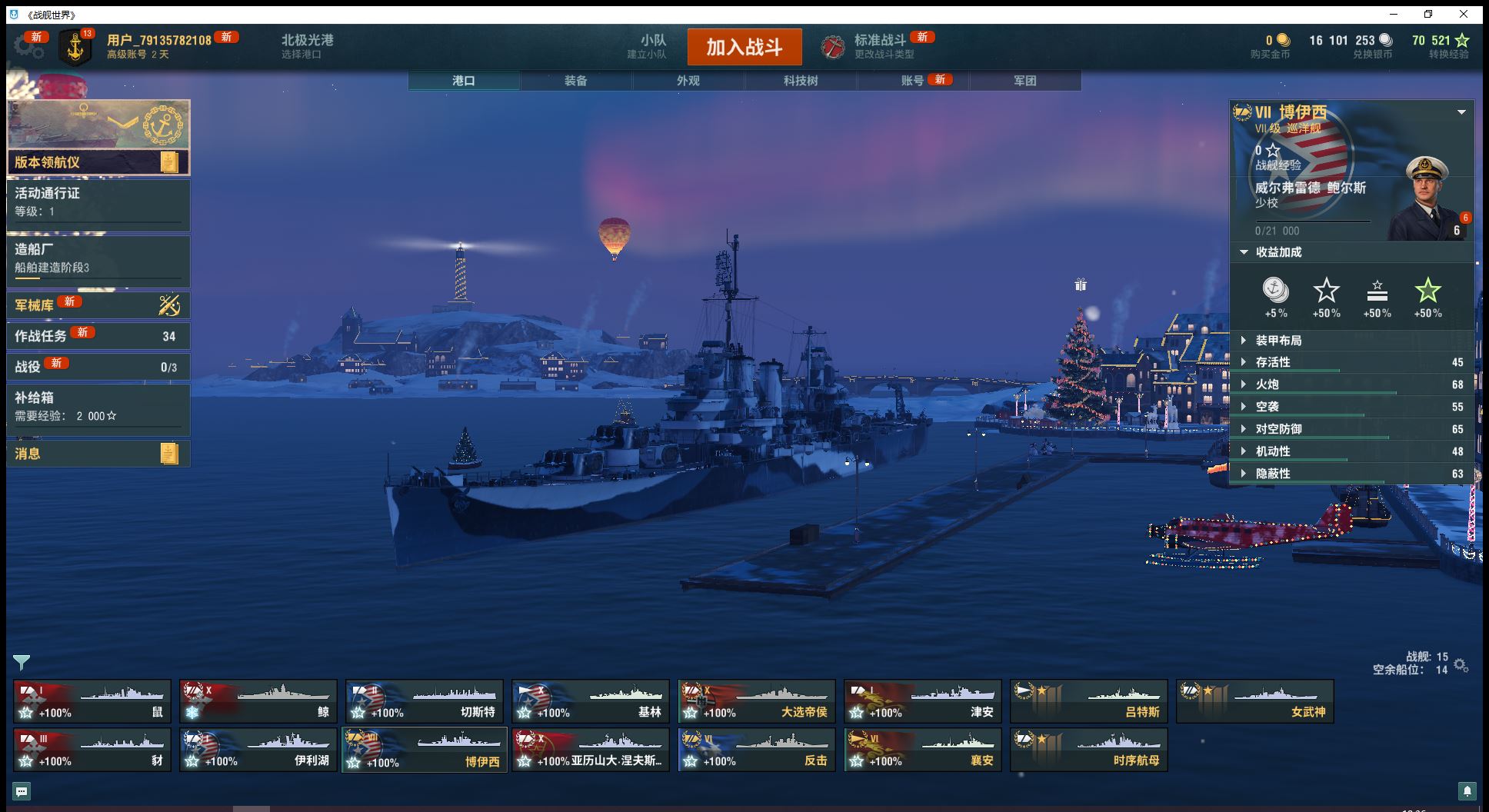This screenshot has width=1489, height=812.
Task: Open the 补给箱 supply container panel
Action: [98, 406]
